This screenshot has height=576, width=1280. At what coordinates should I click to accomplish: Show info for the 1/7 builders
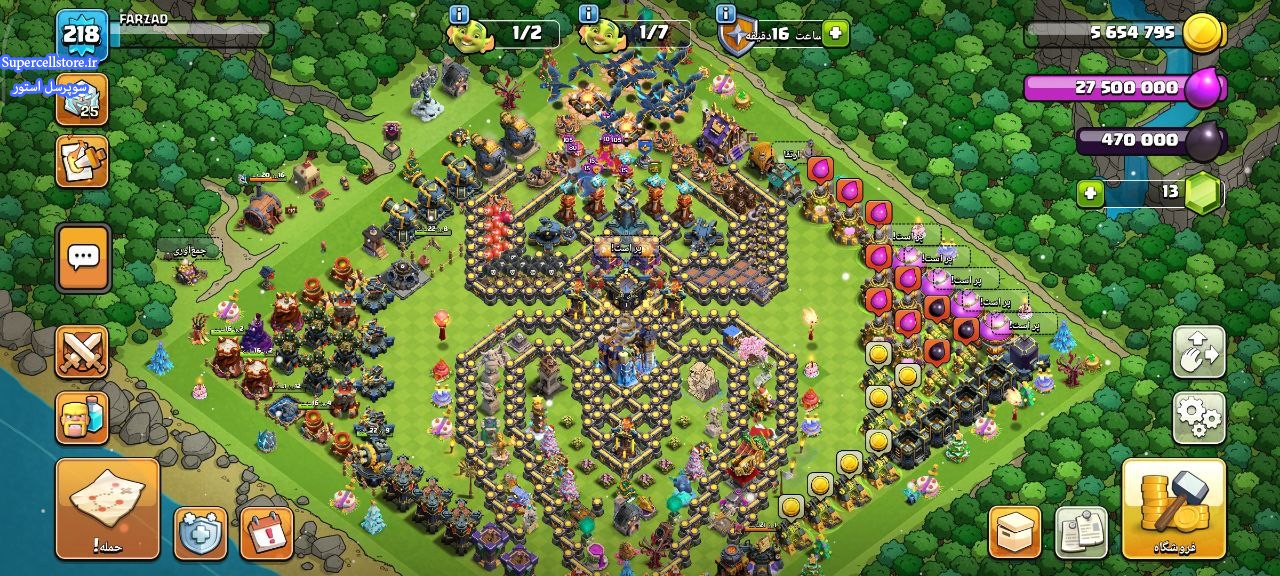(x=589, y=14)
